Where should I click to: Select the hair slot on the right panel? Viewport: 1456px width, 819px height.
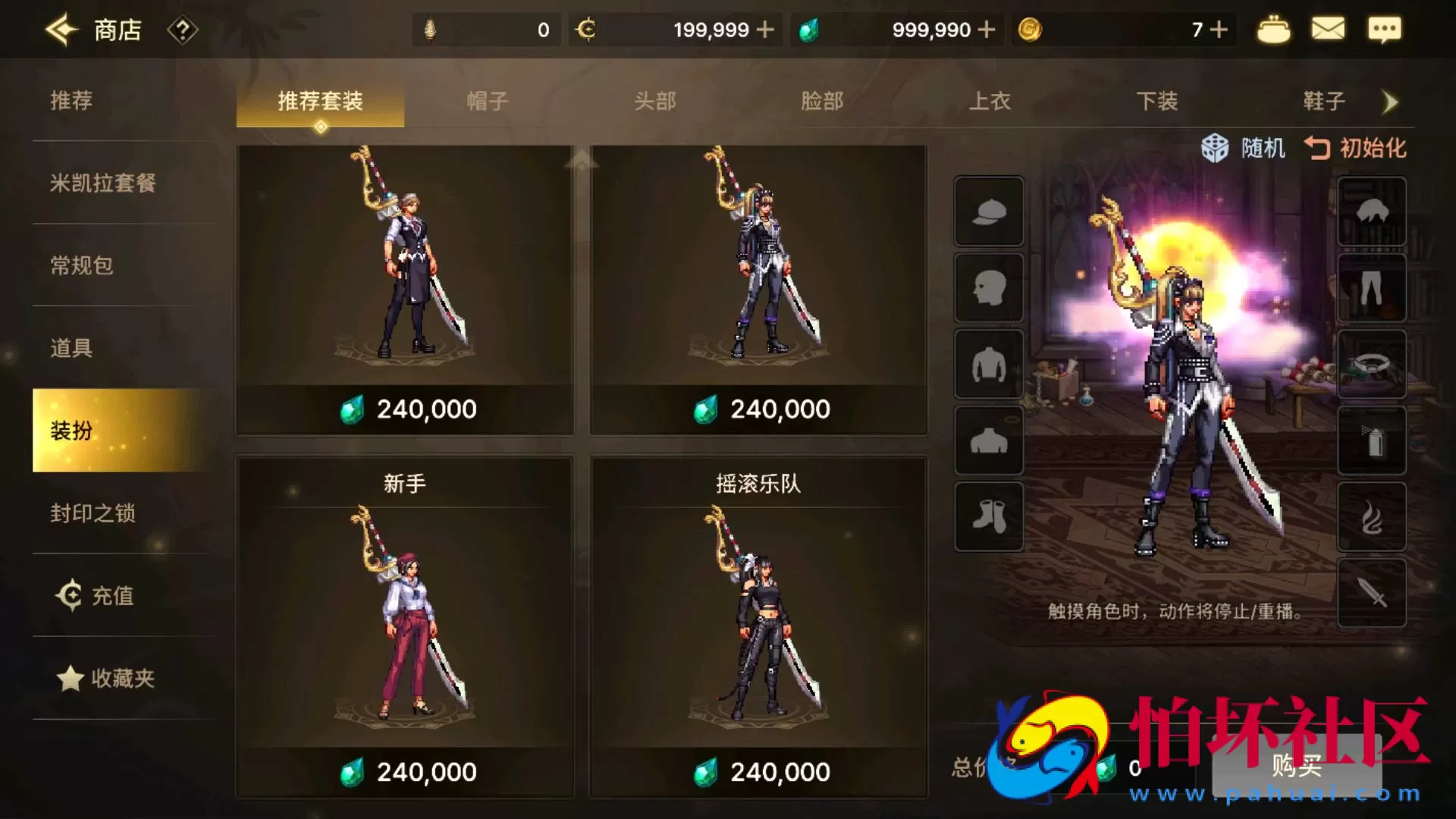(x=1371, y=212)
